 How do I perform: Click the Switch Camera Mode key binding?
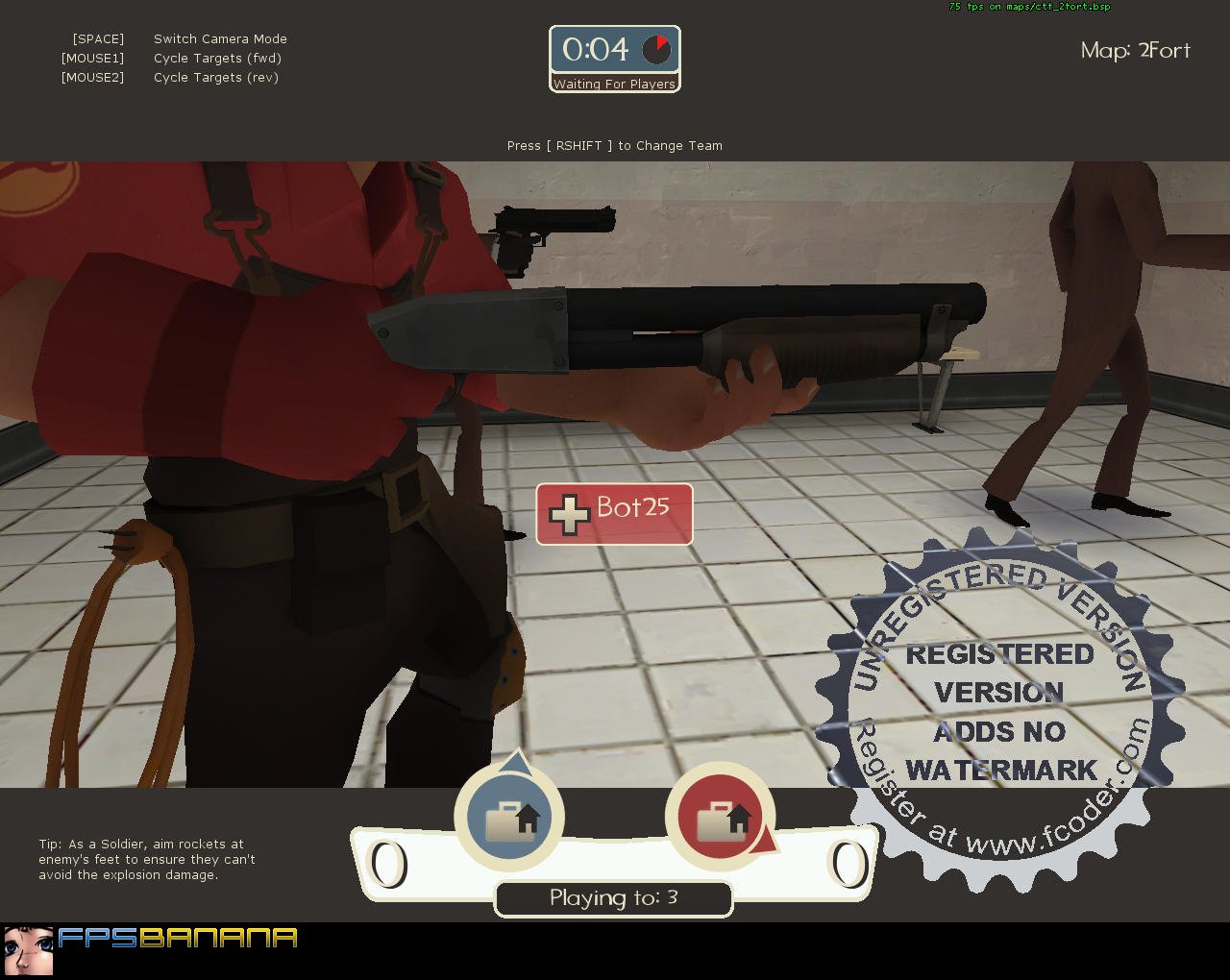[x=220, y=38]
